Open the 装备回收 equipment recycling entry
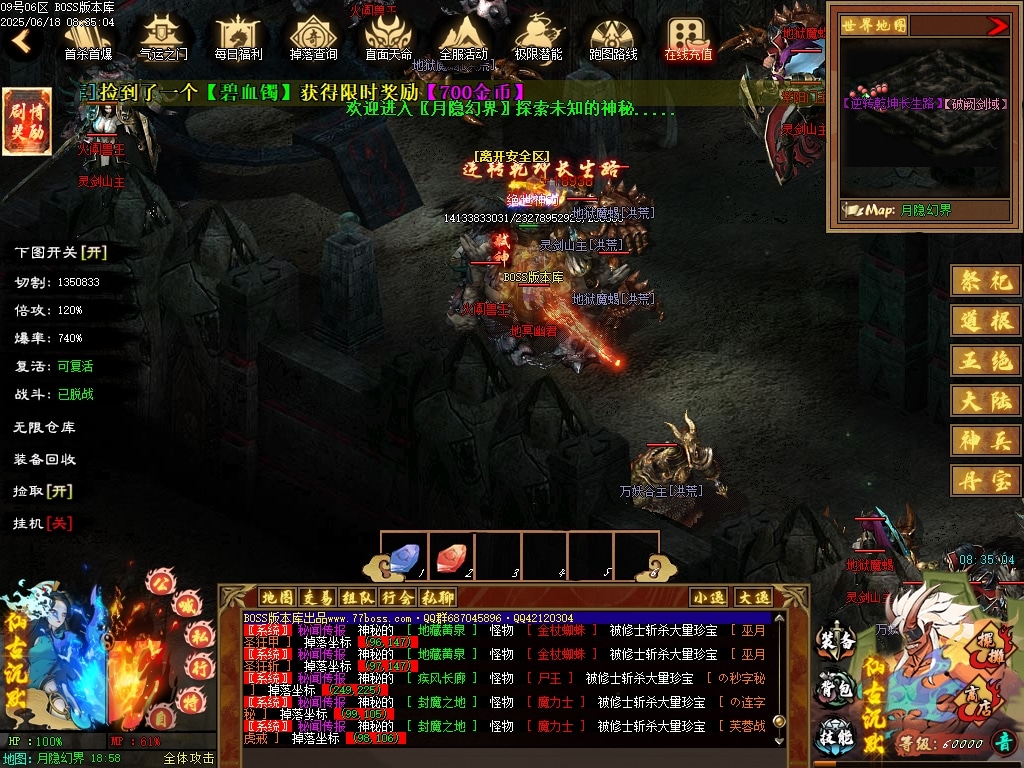Screen dimensions: 1024x768 click(x=44, y=459)
